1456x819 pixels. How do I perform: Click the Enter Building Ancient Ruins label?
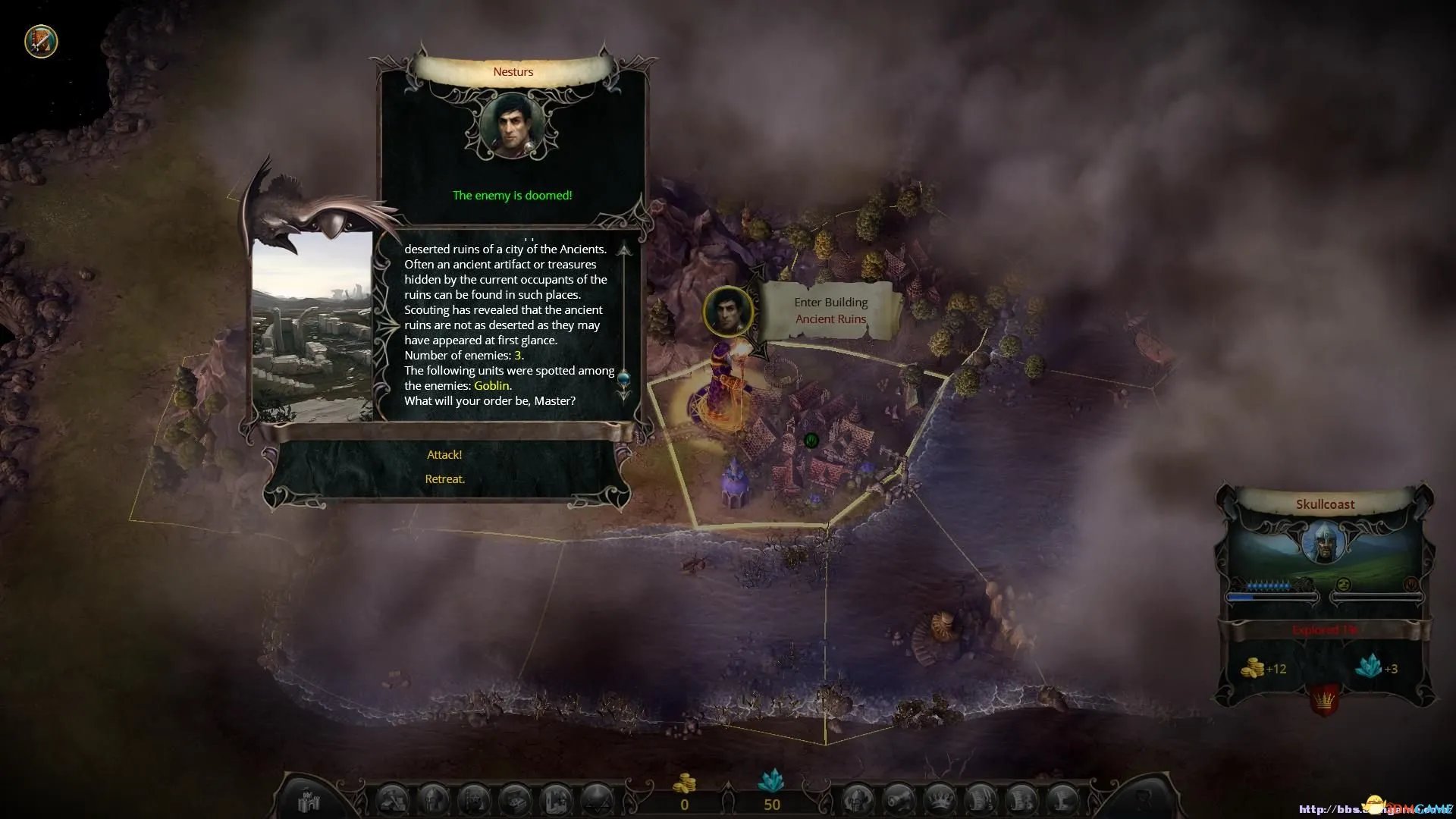[x=830, y=311]
